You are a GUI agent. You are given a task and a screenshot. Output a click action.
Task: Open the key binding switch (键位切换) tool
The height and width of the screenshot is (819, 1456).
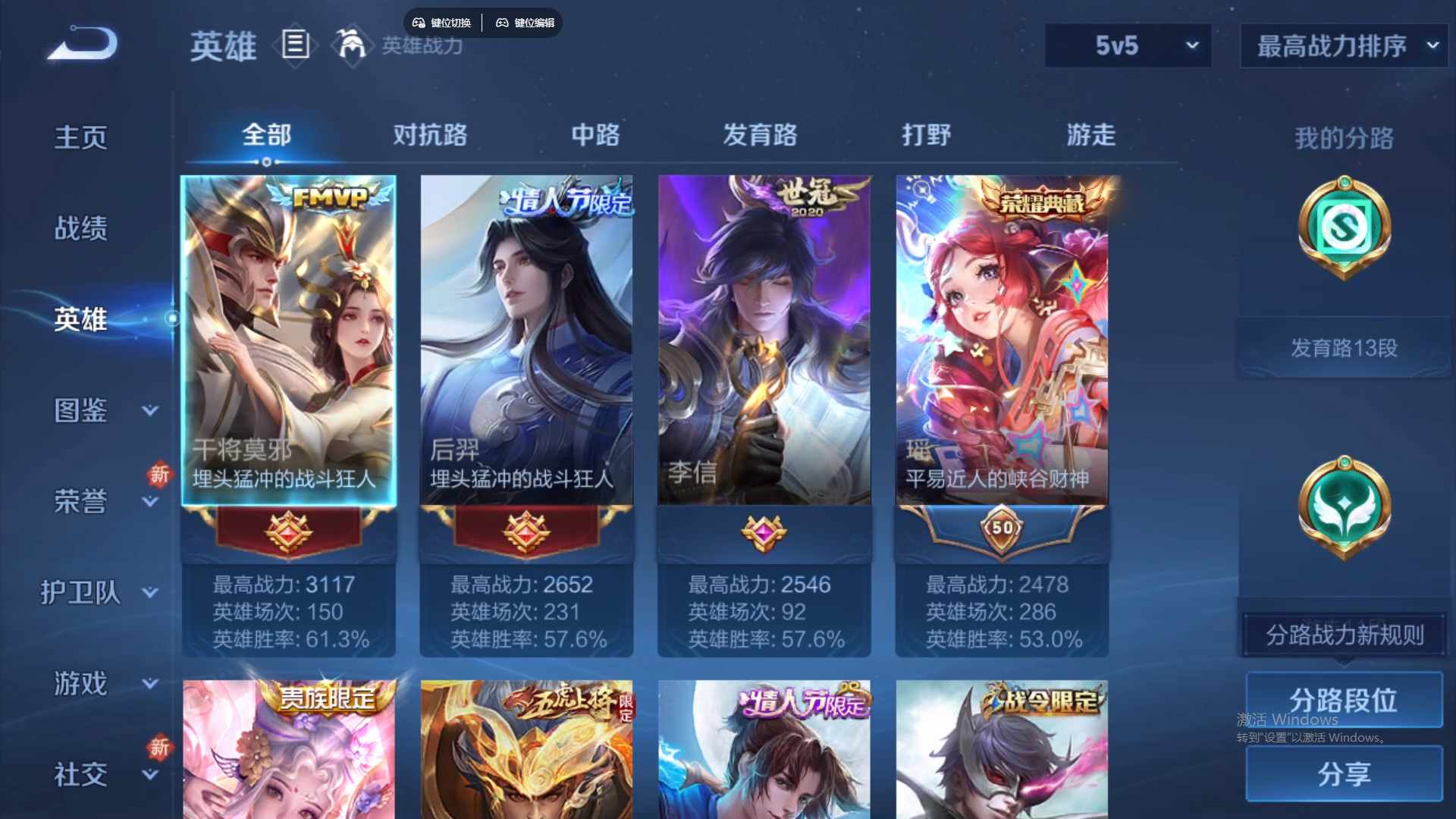(441, 23)
